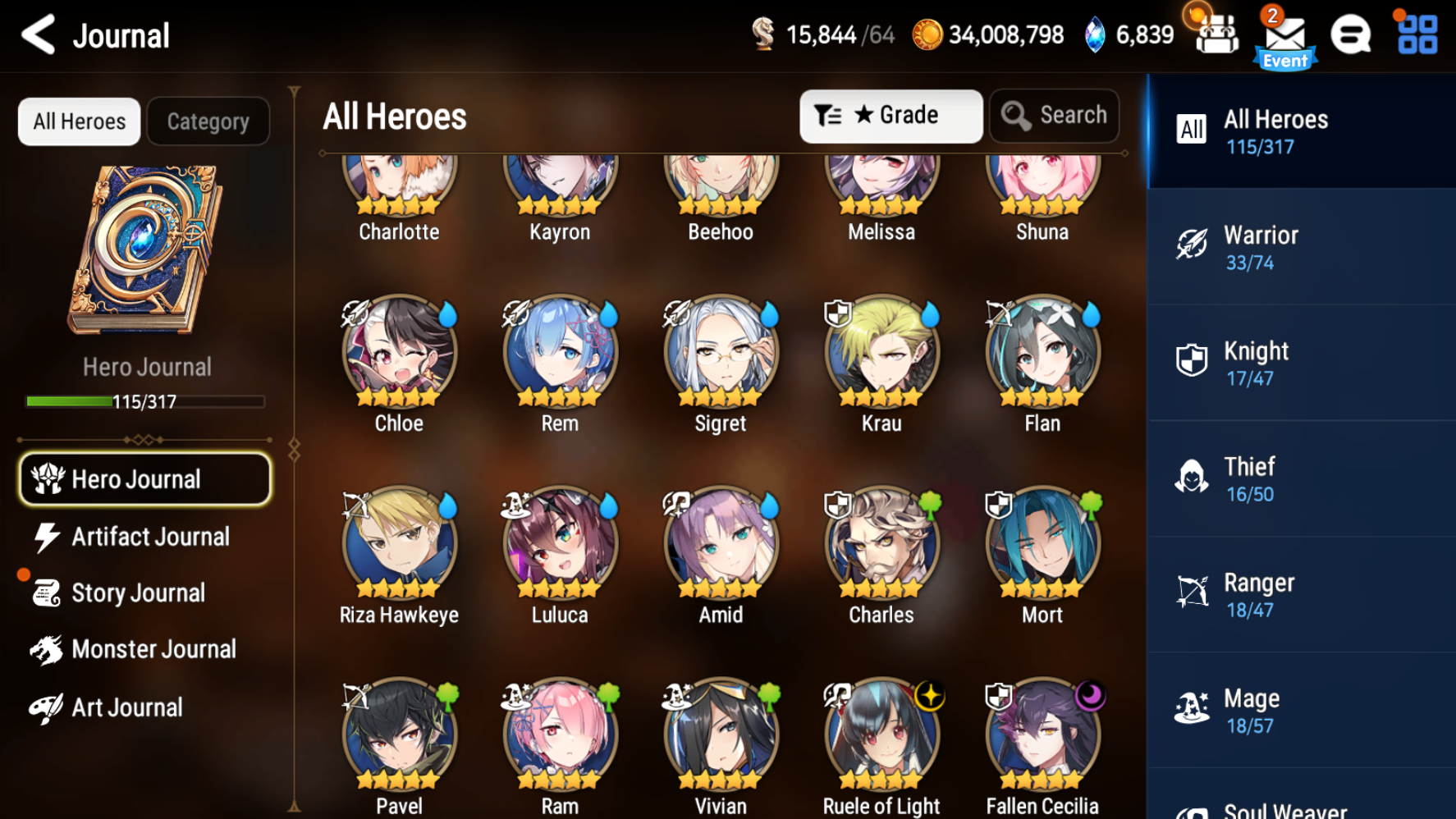Switch to the Category tab

(208, 121)
